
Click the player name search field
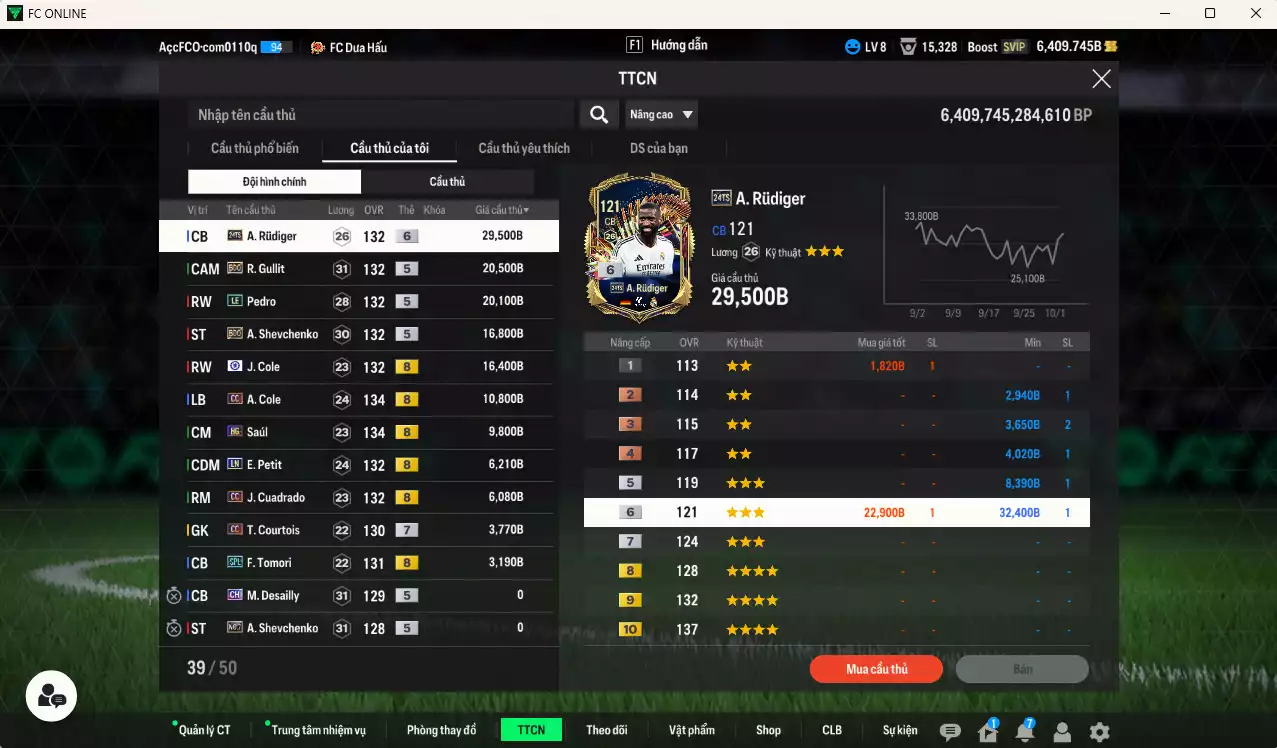[380, 115]
